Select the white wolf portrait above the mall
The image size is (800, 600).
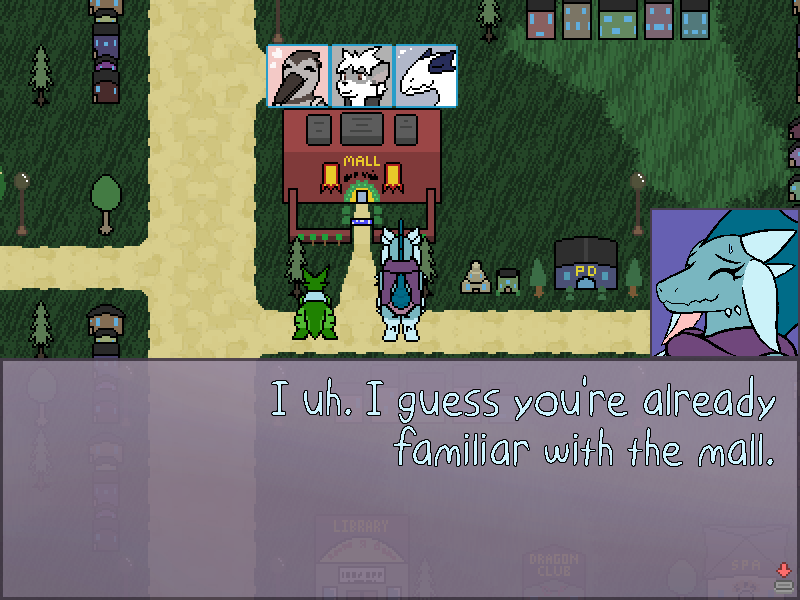point(361,76)
